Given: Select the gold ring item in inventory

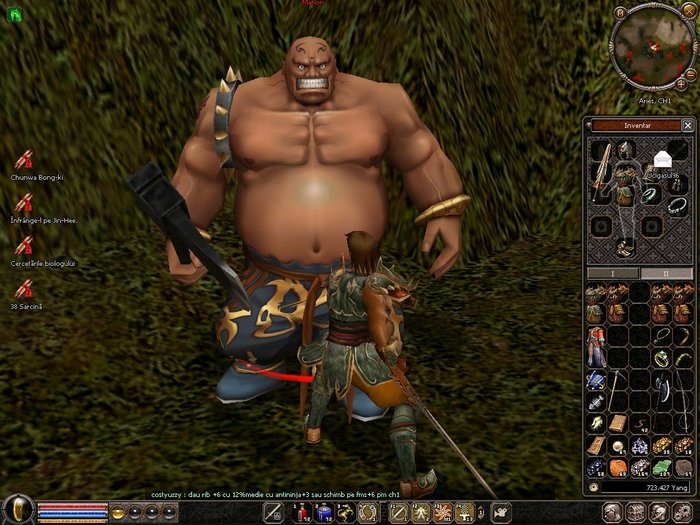Looking at the screenshot, I should [x=661, y=356].
